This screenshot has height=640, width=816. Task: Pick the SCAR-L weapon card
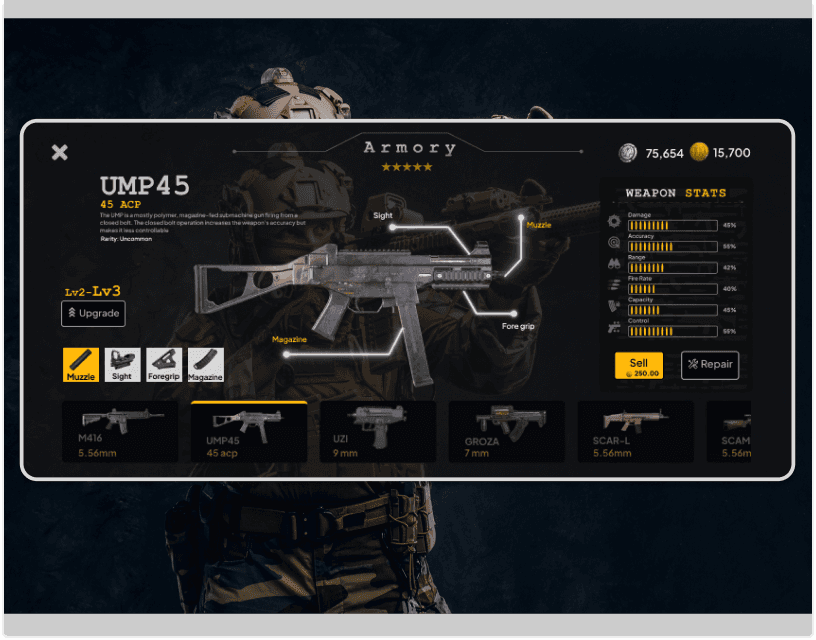click(635, 432)
